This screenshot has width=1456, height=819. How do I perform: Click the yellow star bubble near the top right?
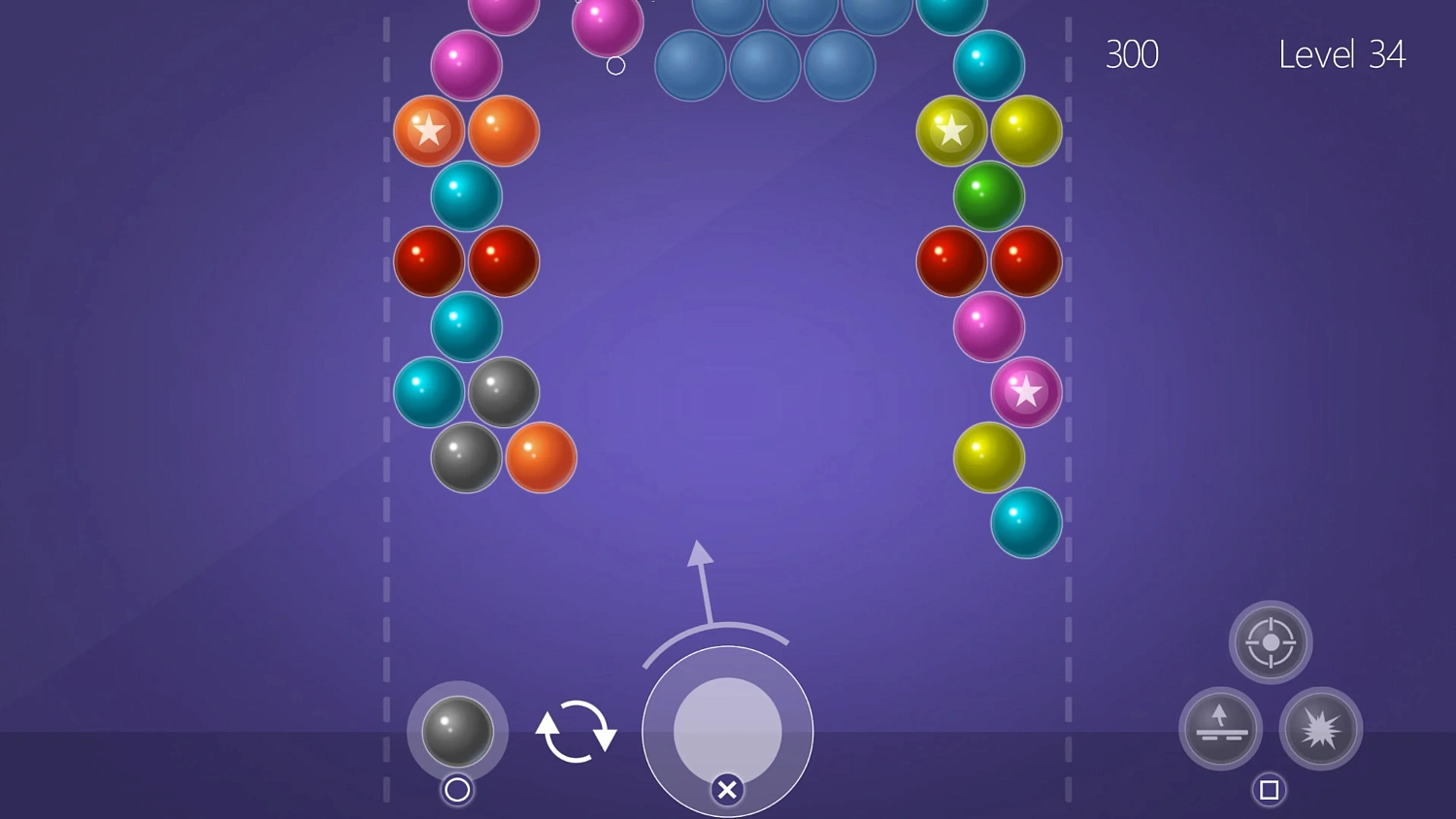pos(951,130)
